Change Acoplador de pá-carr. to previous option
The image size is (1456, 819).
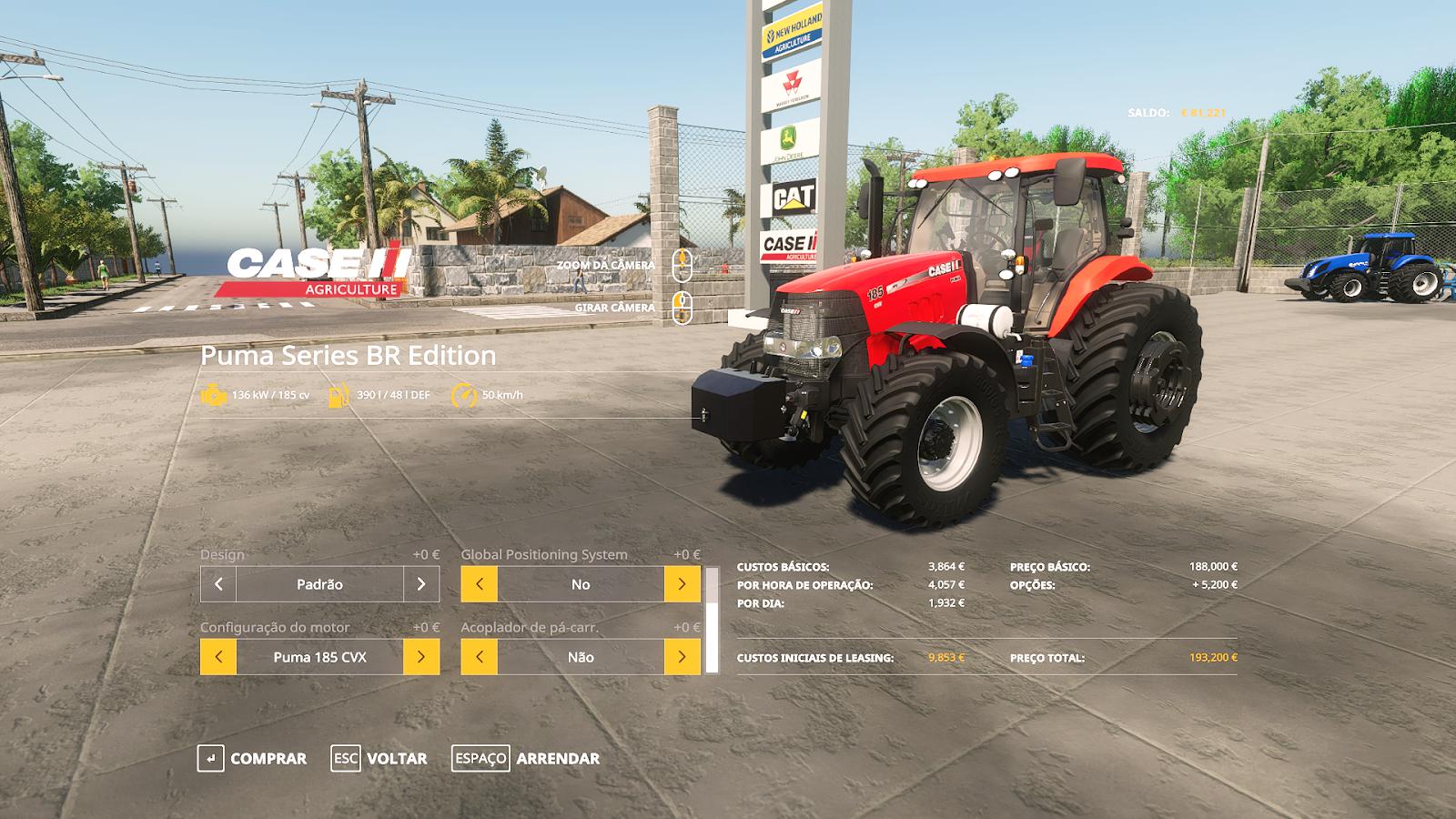coord(480,657)
